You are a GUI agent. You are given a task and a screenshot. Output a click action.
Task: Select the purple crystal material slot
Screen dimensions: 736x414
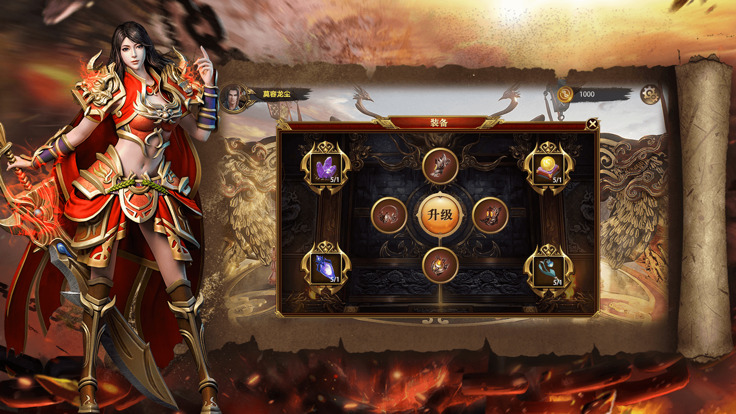pyautogui.click(x=327, y=167)
